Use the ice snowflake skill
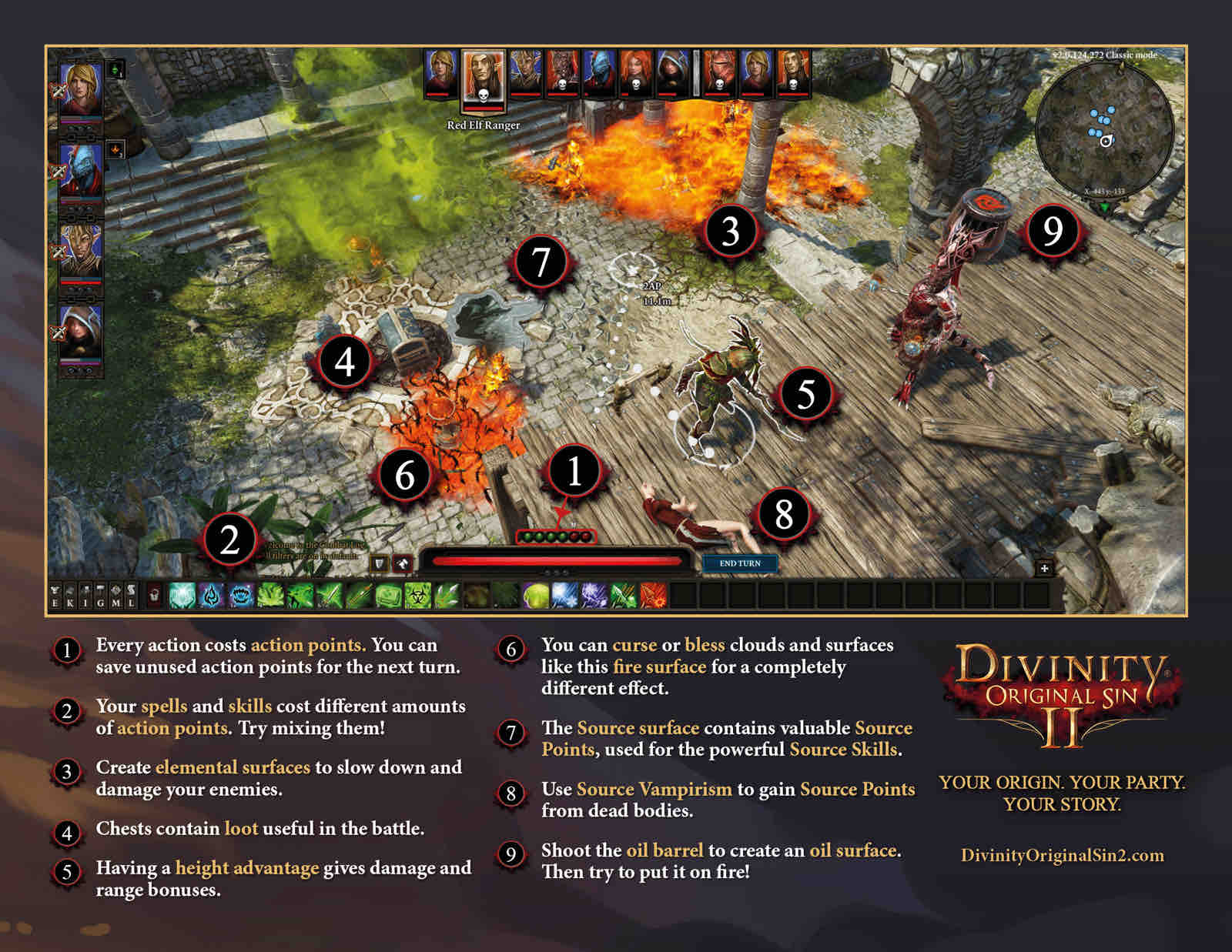Image resolution: width=1232 pixels, height=952 pixels. 564,596
